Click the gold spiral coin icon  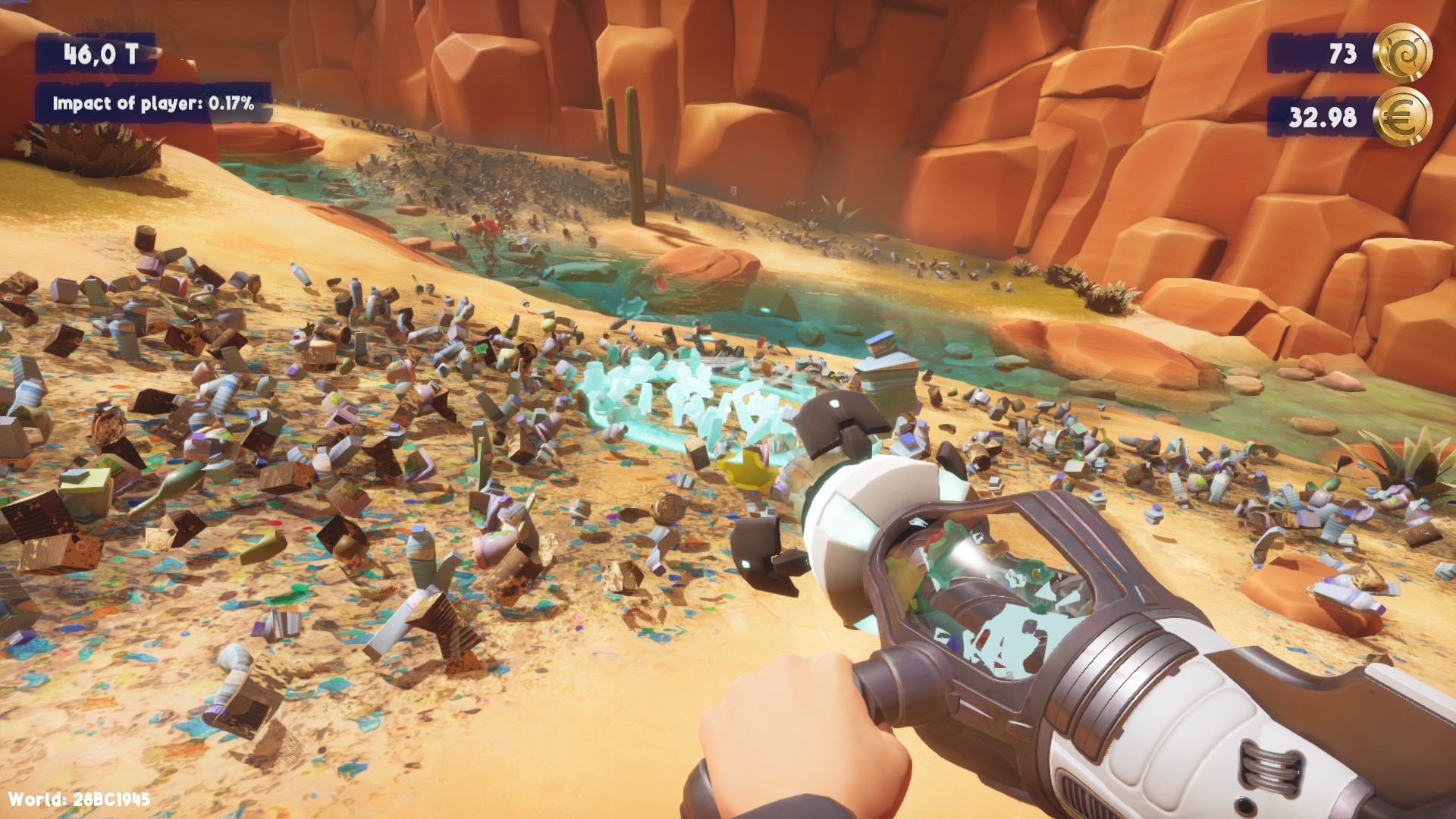[1403, 53]
